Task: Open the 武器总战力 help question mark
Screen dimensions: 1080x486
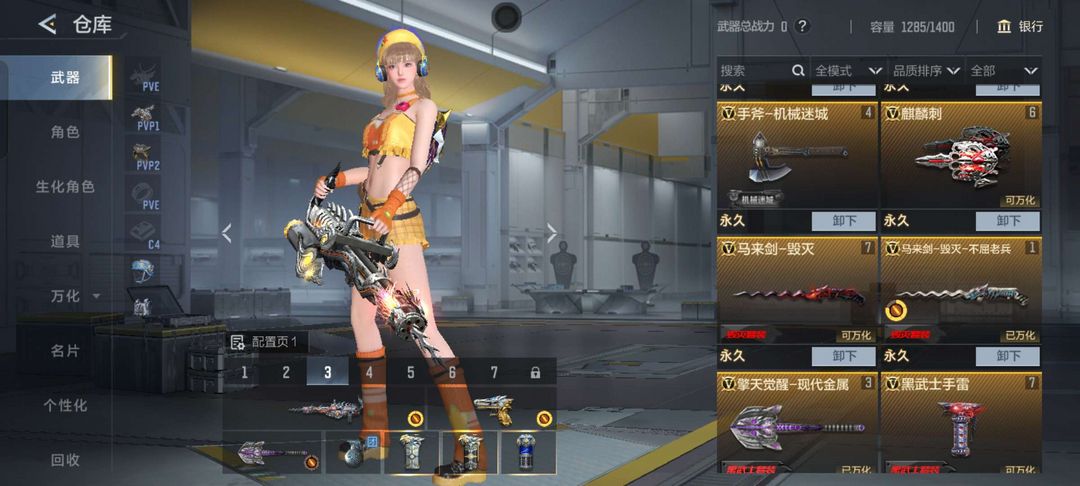Action: [802, 26]
